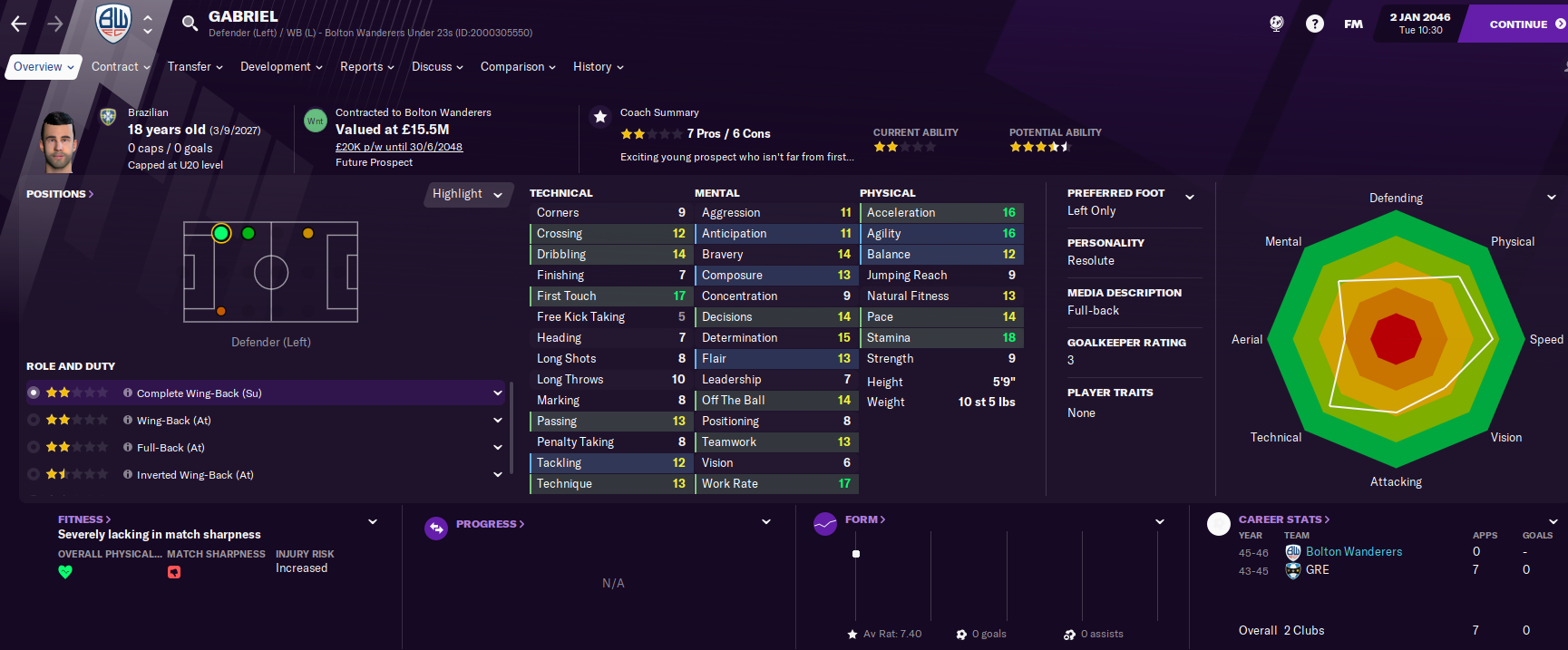Click the search magnifier icon

[190, 24]
